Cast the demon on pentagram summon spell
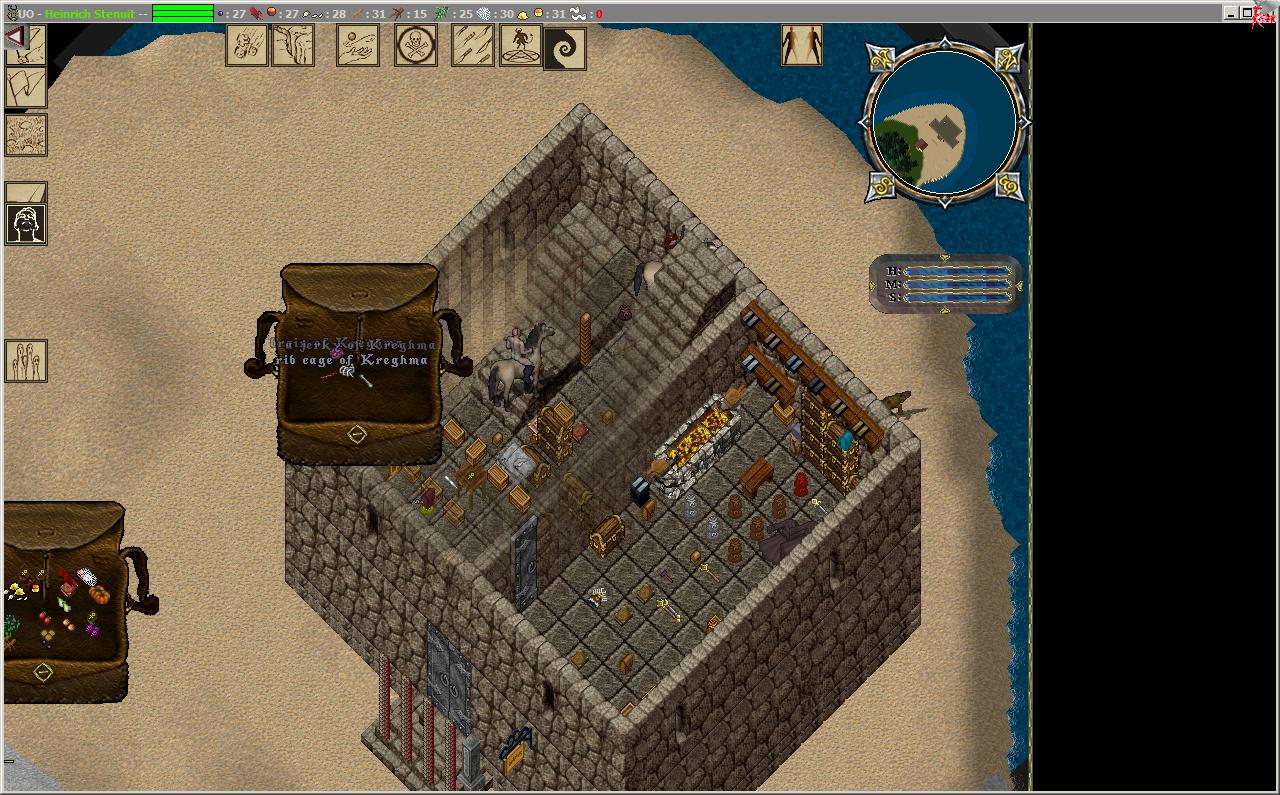This screenshot has width=1280, height=795. [x=520, y=45]
